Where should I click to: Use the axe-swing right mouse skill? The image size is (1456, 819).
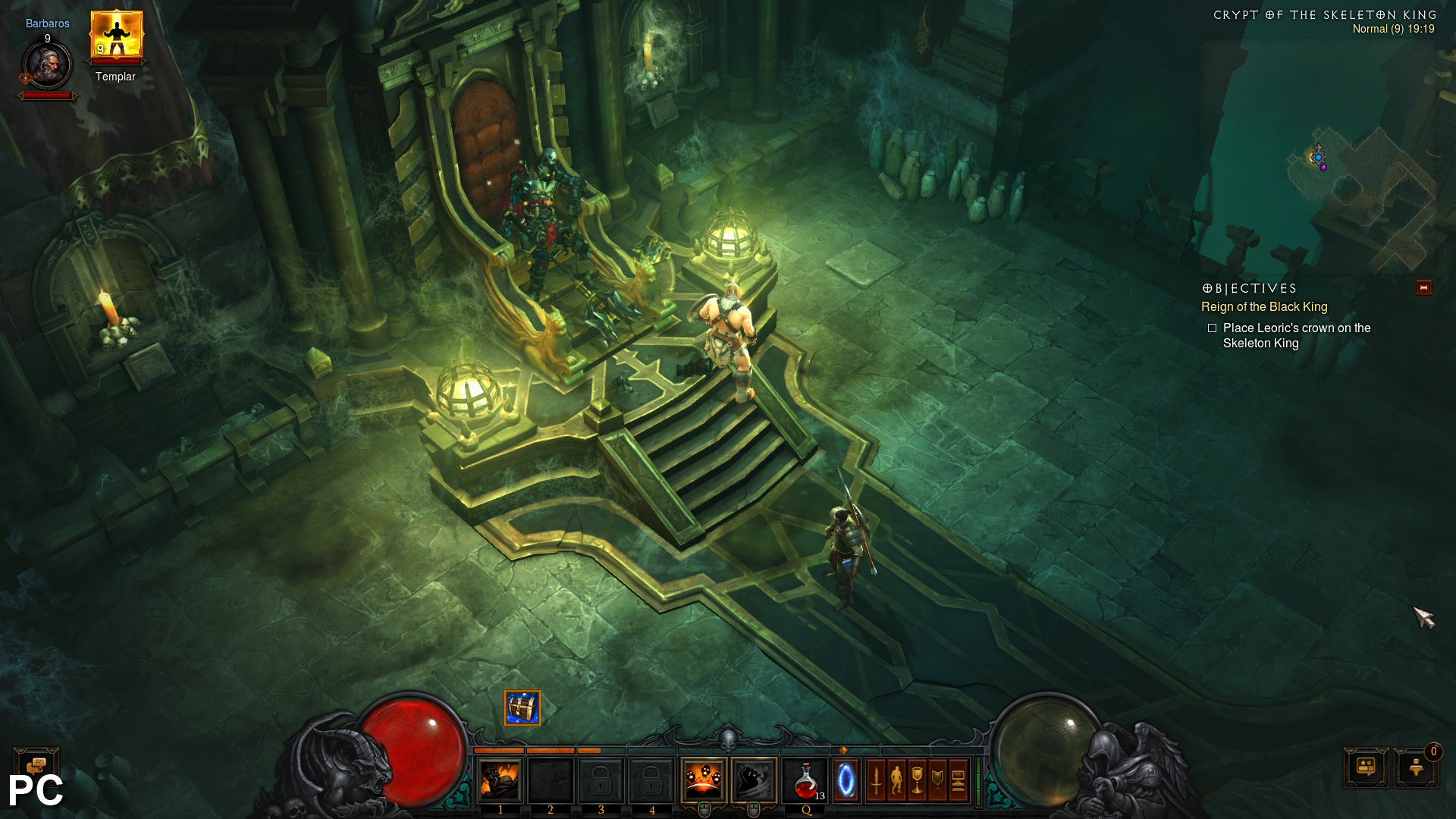point(754,780)
